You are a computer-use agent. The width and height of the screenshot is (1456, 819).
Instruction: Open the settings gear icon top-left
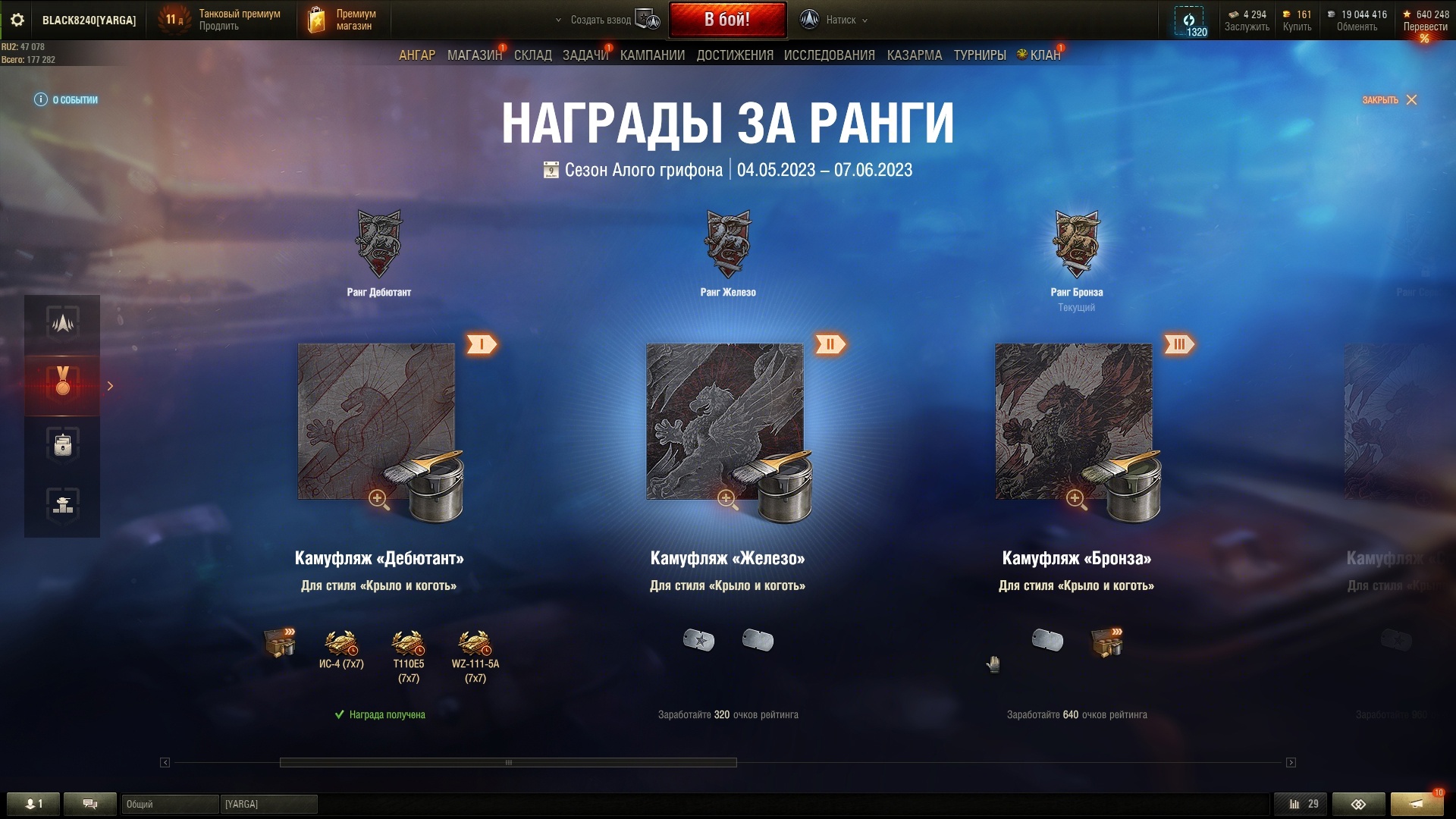pos(17,20)
